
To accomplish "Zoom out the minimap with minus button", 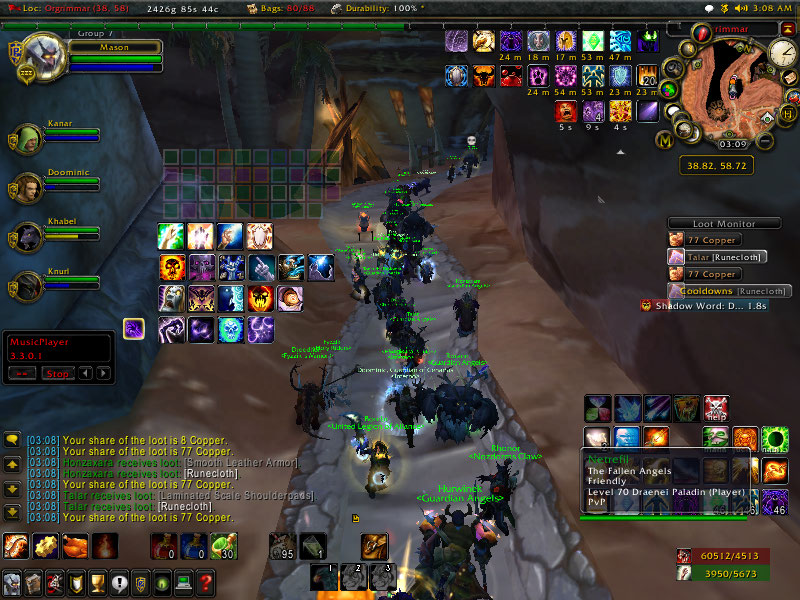I will 765,141.
